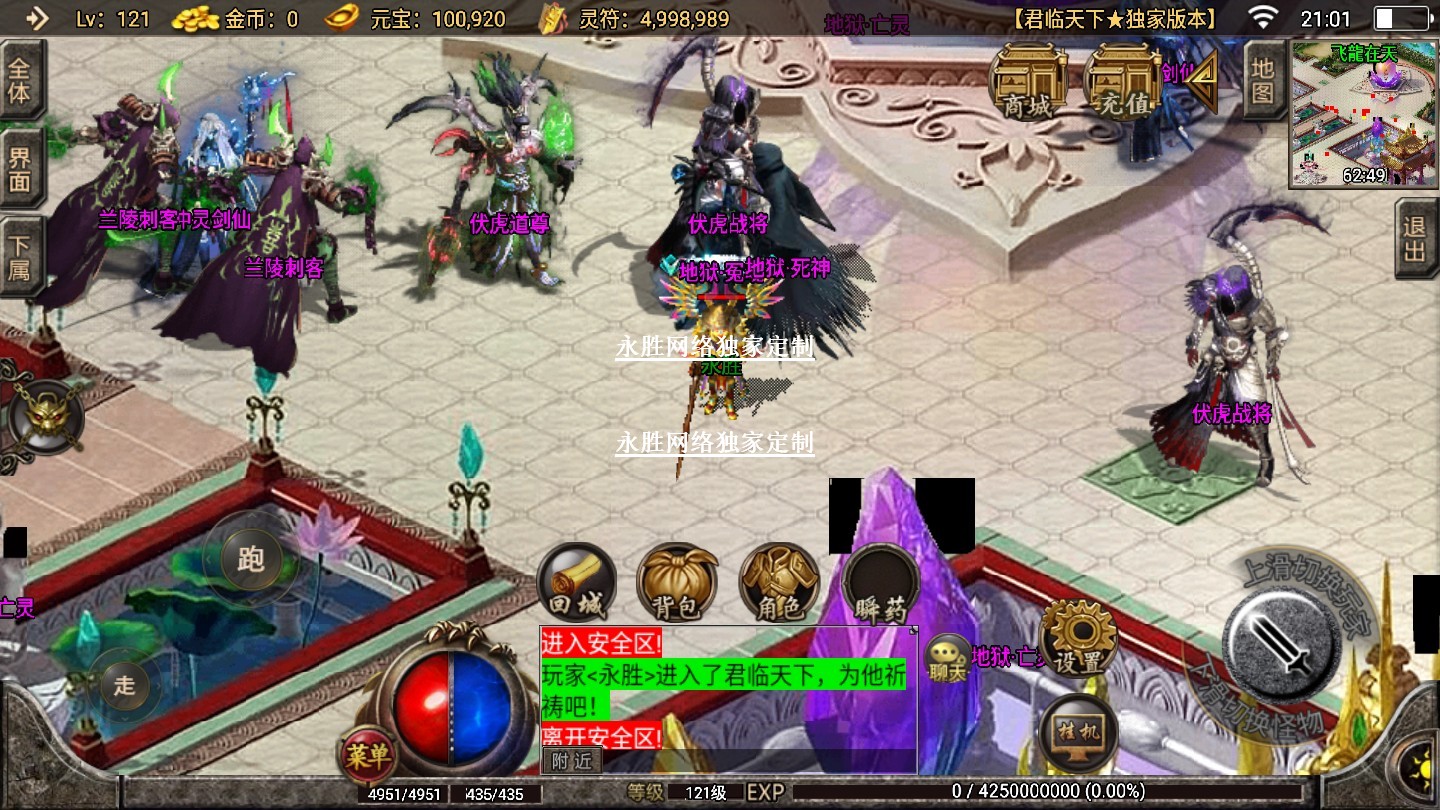Toggle the 跑 run button

[x=250, y=560]
